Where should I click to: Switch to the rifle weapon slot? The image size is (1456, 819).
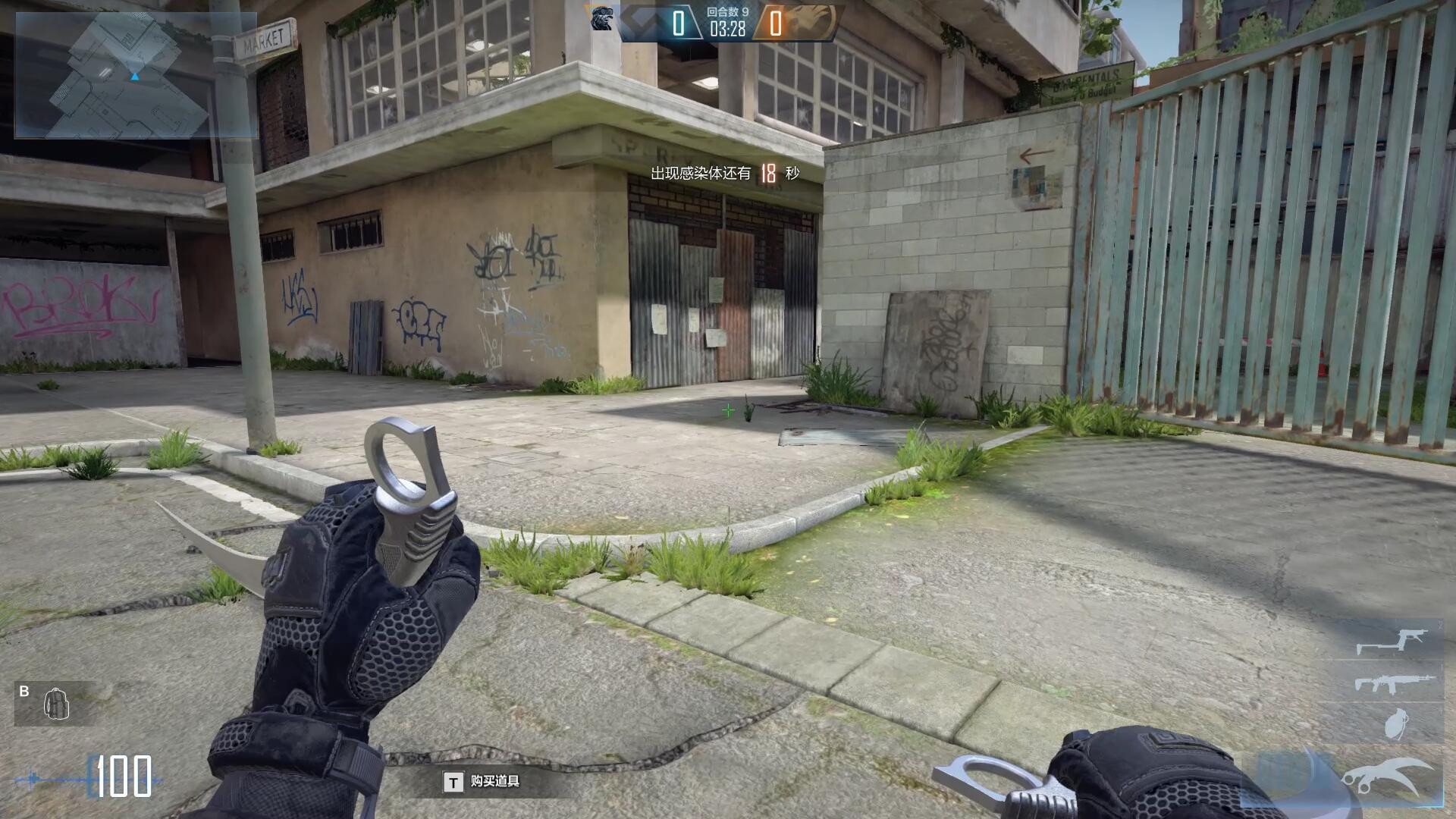(1394, 683)
